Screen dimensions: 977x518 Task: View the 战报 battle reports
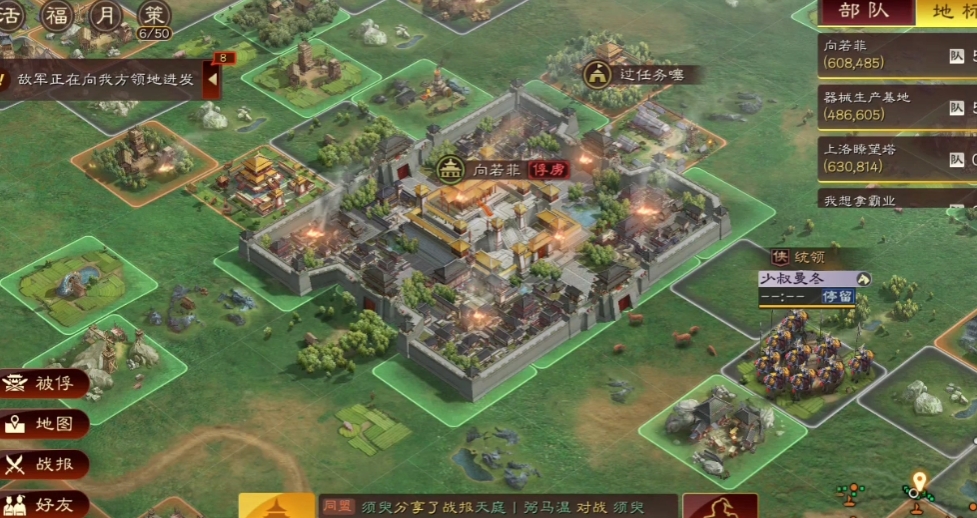(x=45, y=465)
